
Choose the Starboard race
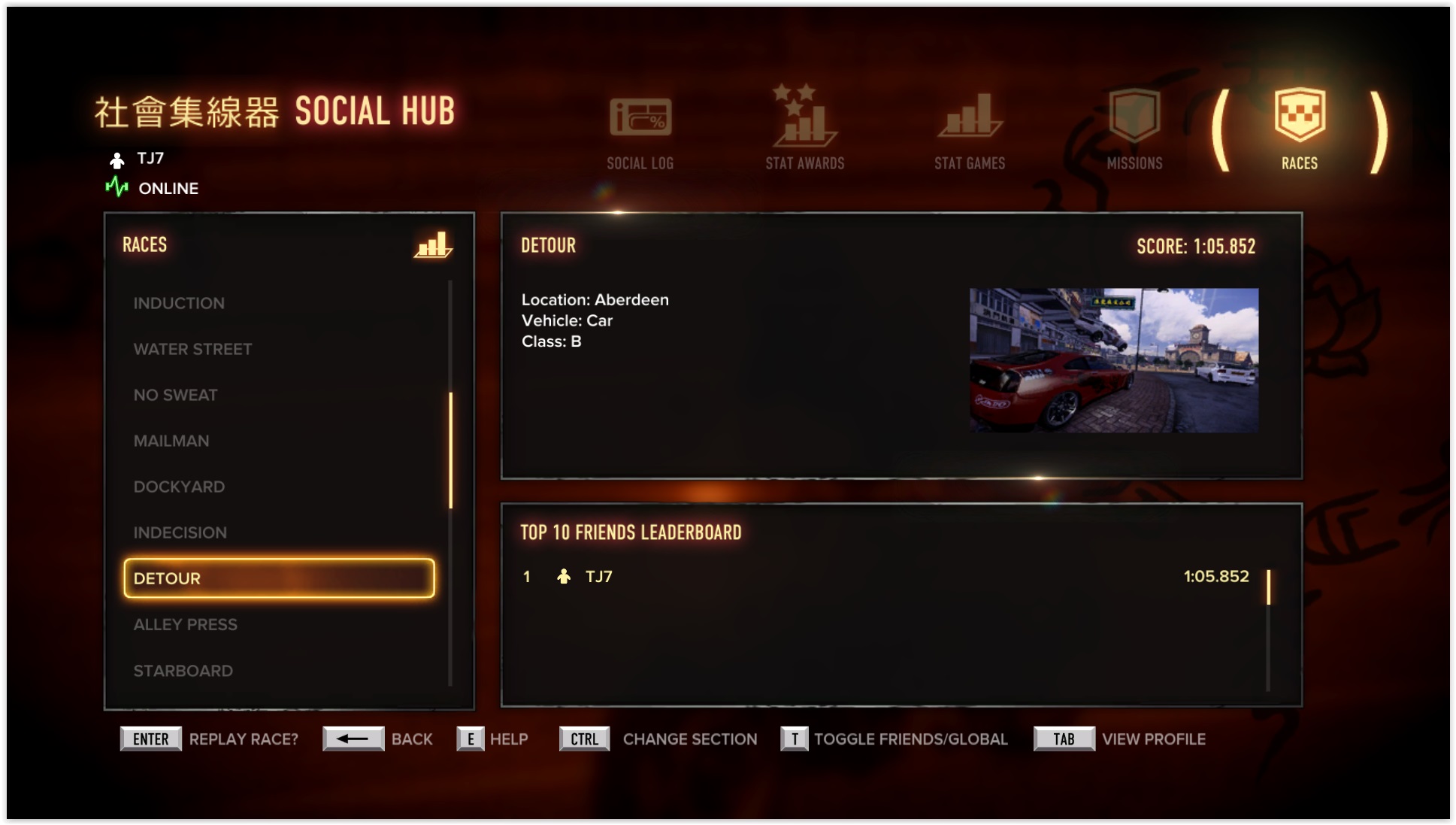tap(183, 670)
